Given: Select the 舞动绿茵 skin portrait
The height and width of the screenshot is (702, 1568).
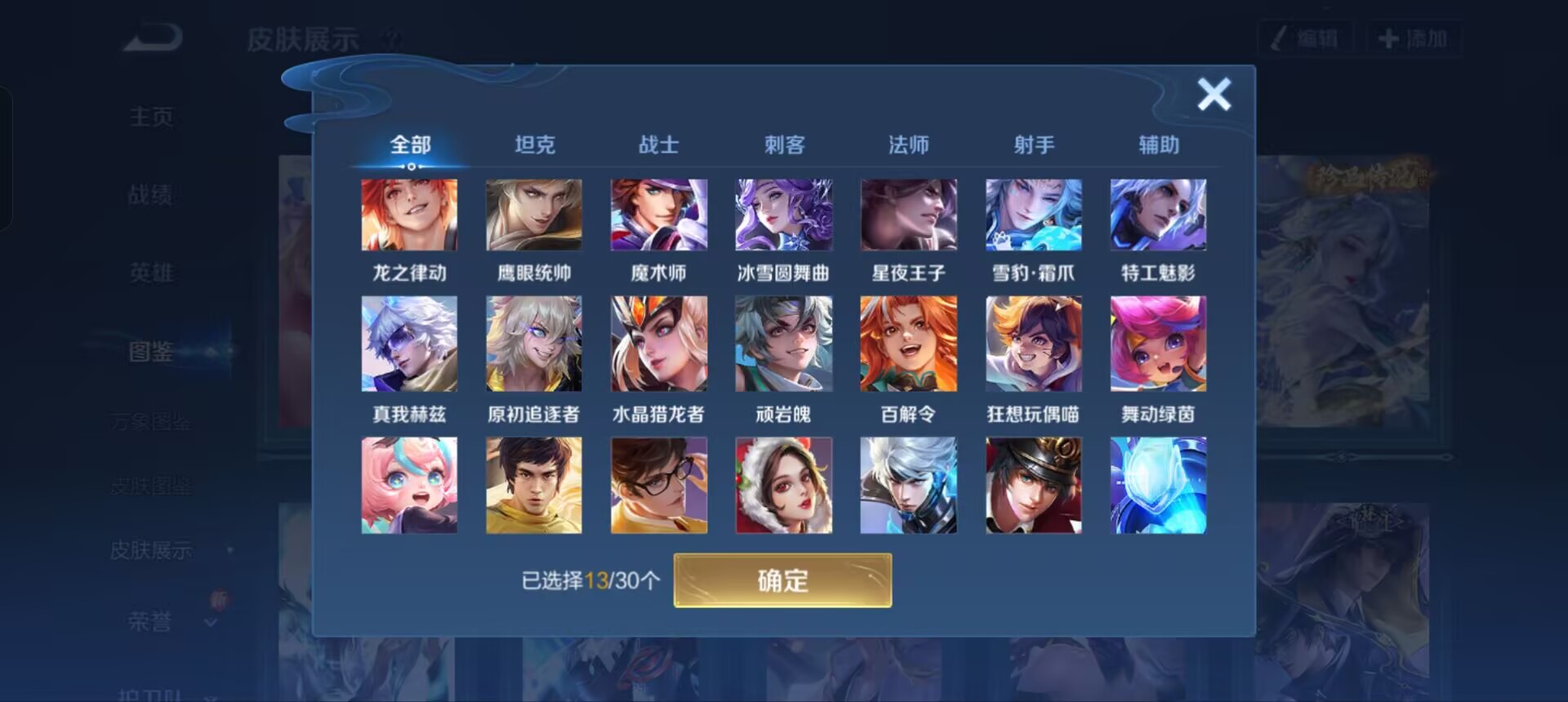Looking at the screenshot, I should 1158,343.
